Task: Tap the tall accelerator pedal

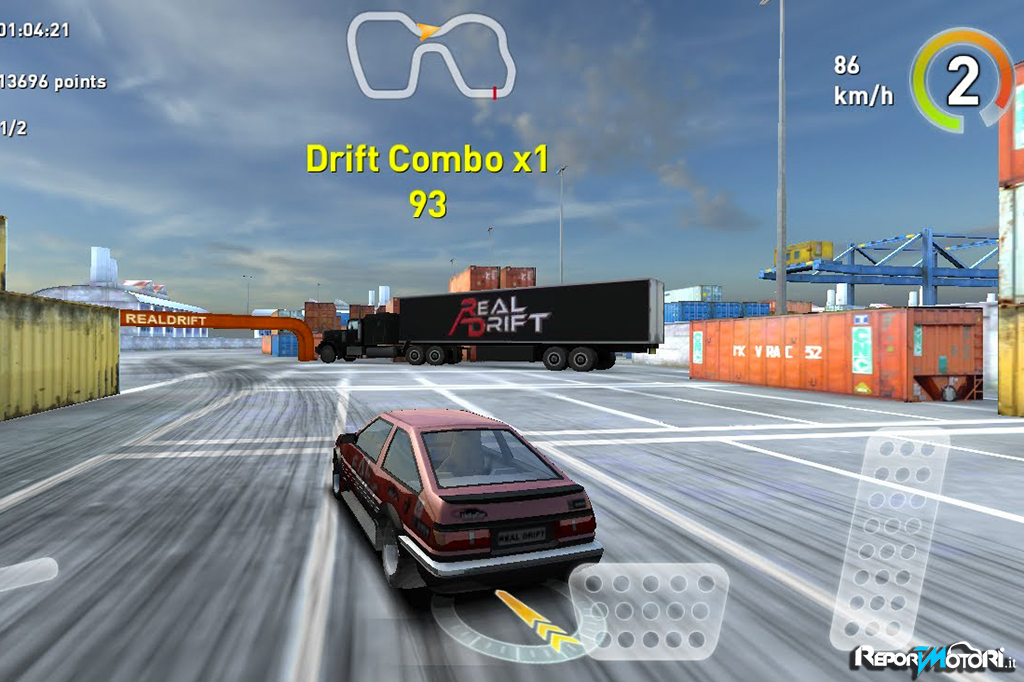Action: [889, 540]
